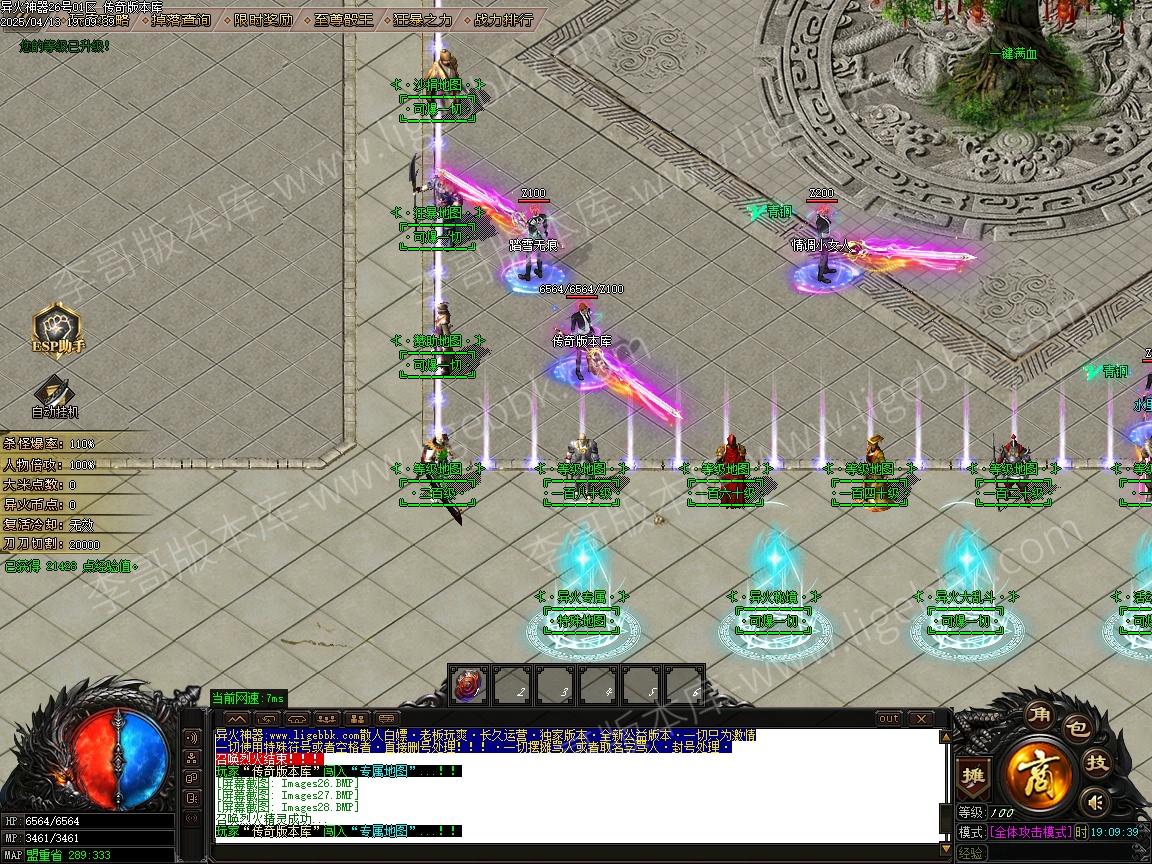1152x864 pixels.
Task: Toggle the sound speaker button
Action: coord(1096,801)
